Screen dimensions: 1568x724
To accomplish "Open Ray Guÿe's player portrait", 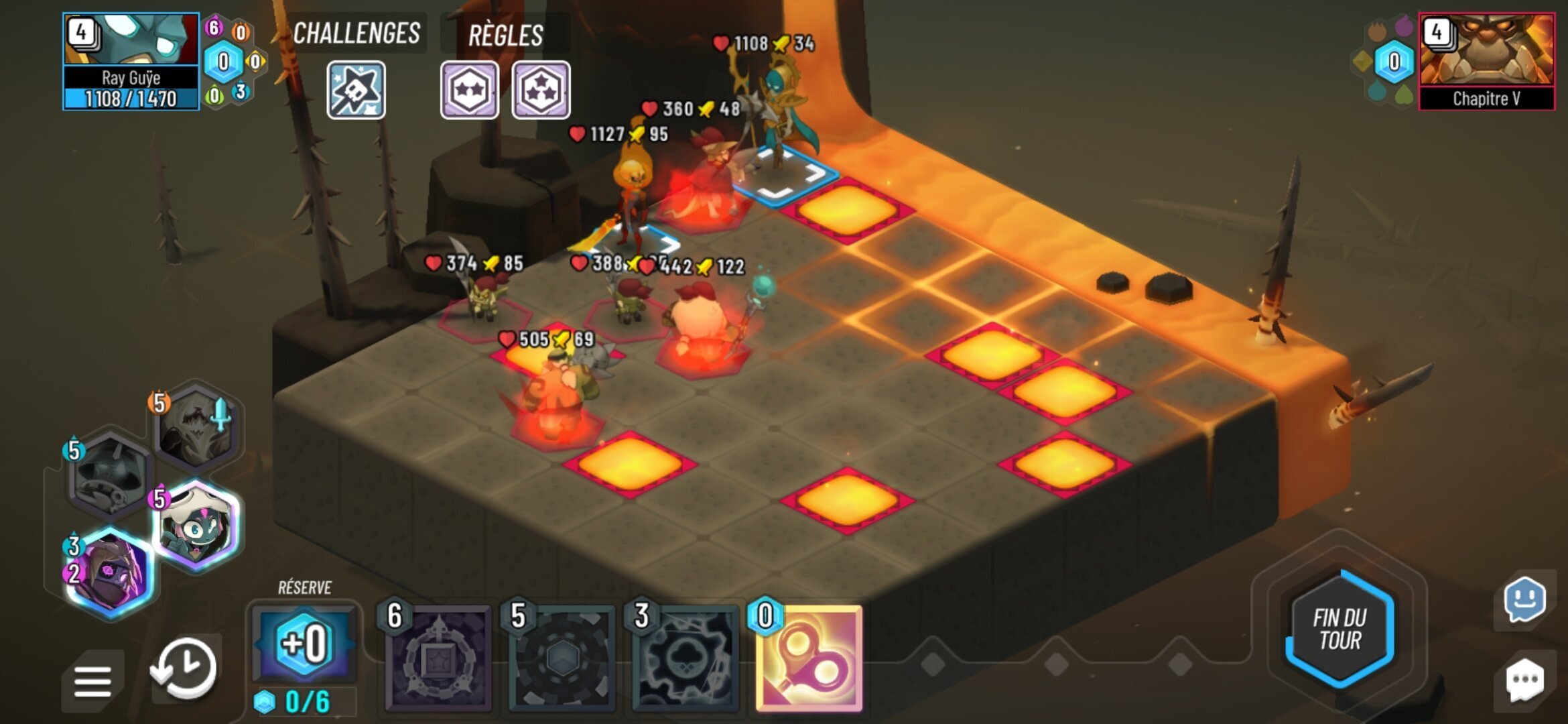I will coord(131,40).
